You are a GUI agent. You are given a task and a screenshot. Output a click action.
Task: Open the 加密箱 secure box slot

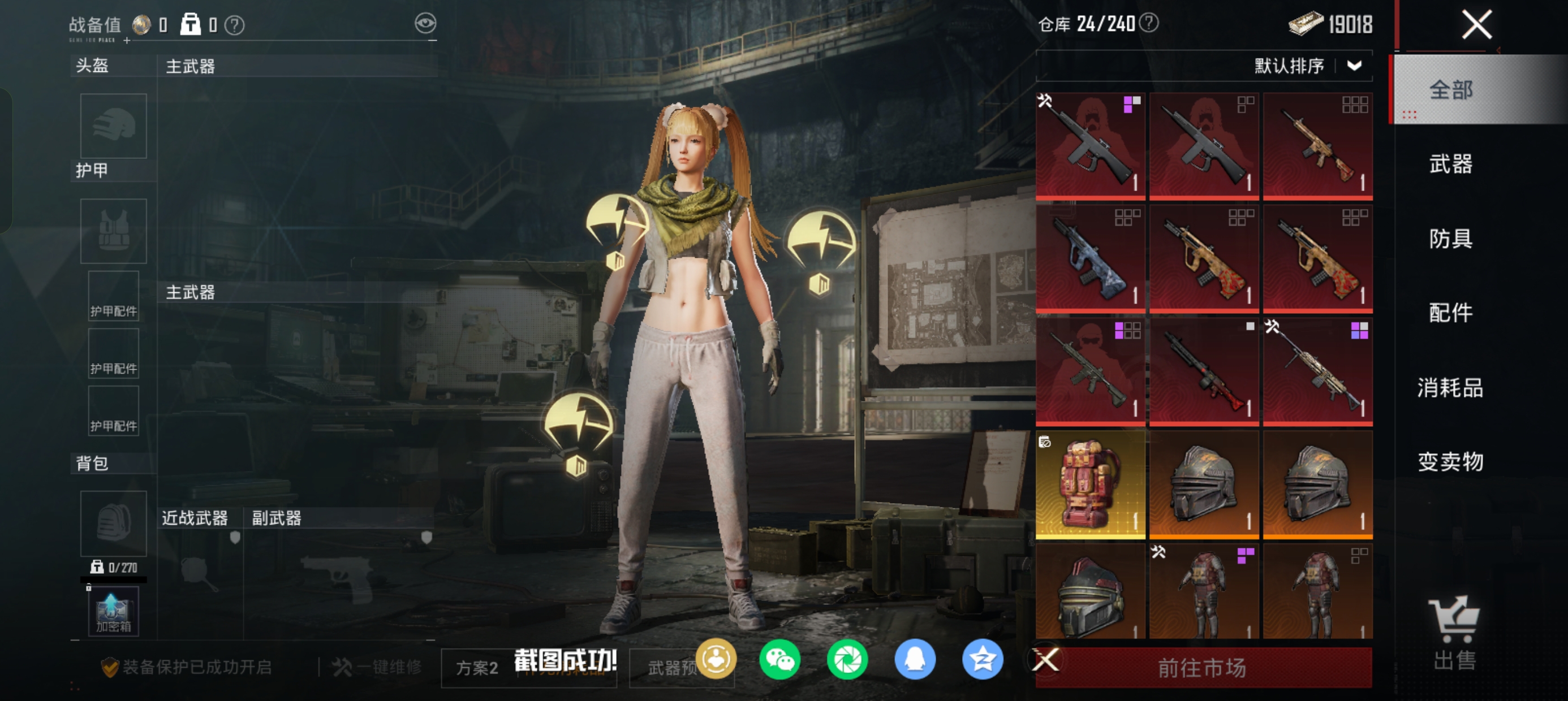click(x=113, y=612)
